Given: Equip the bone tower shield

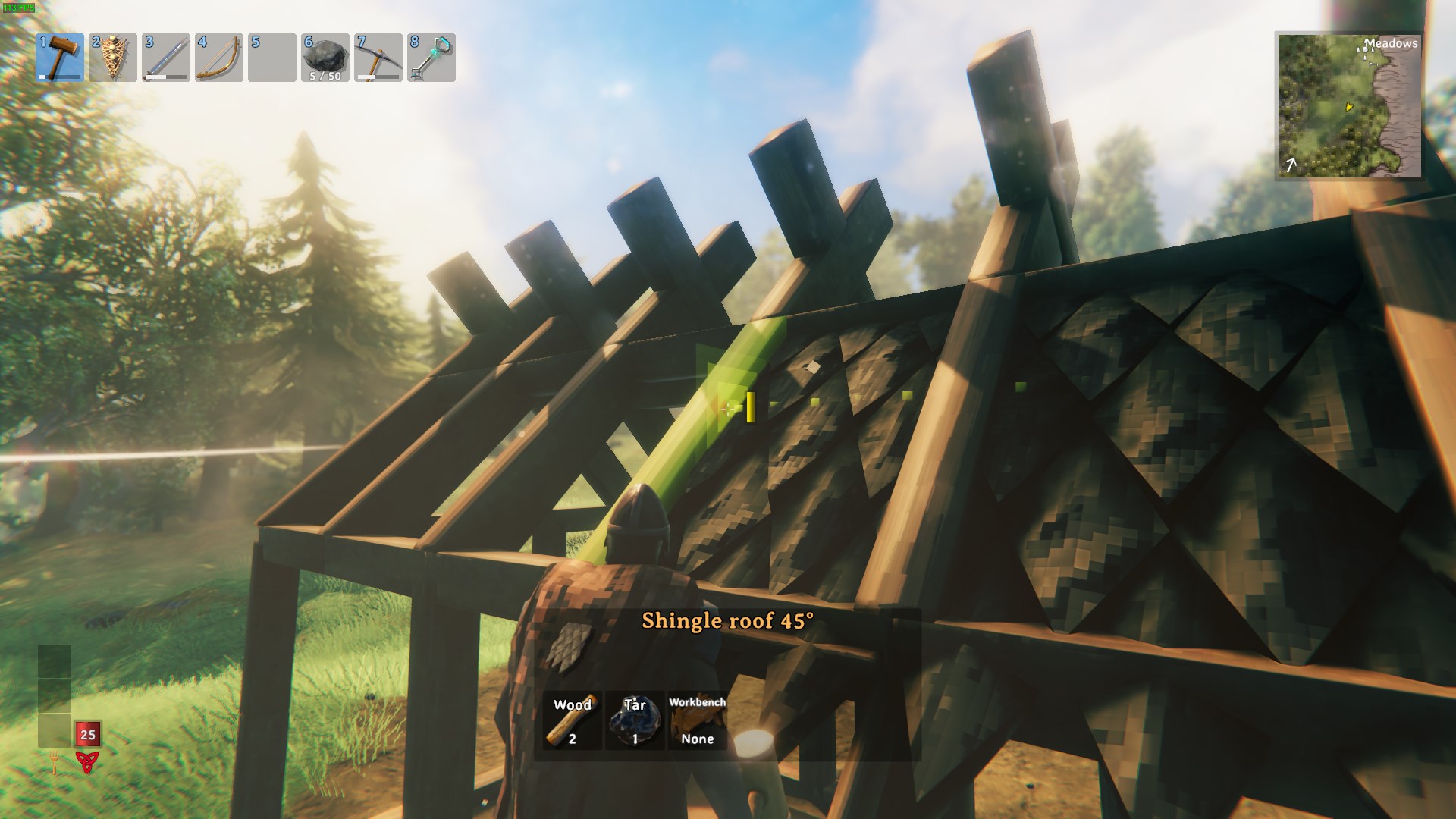Looking at the screenshot, I should [x=113, y=57].
